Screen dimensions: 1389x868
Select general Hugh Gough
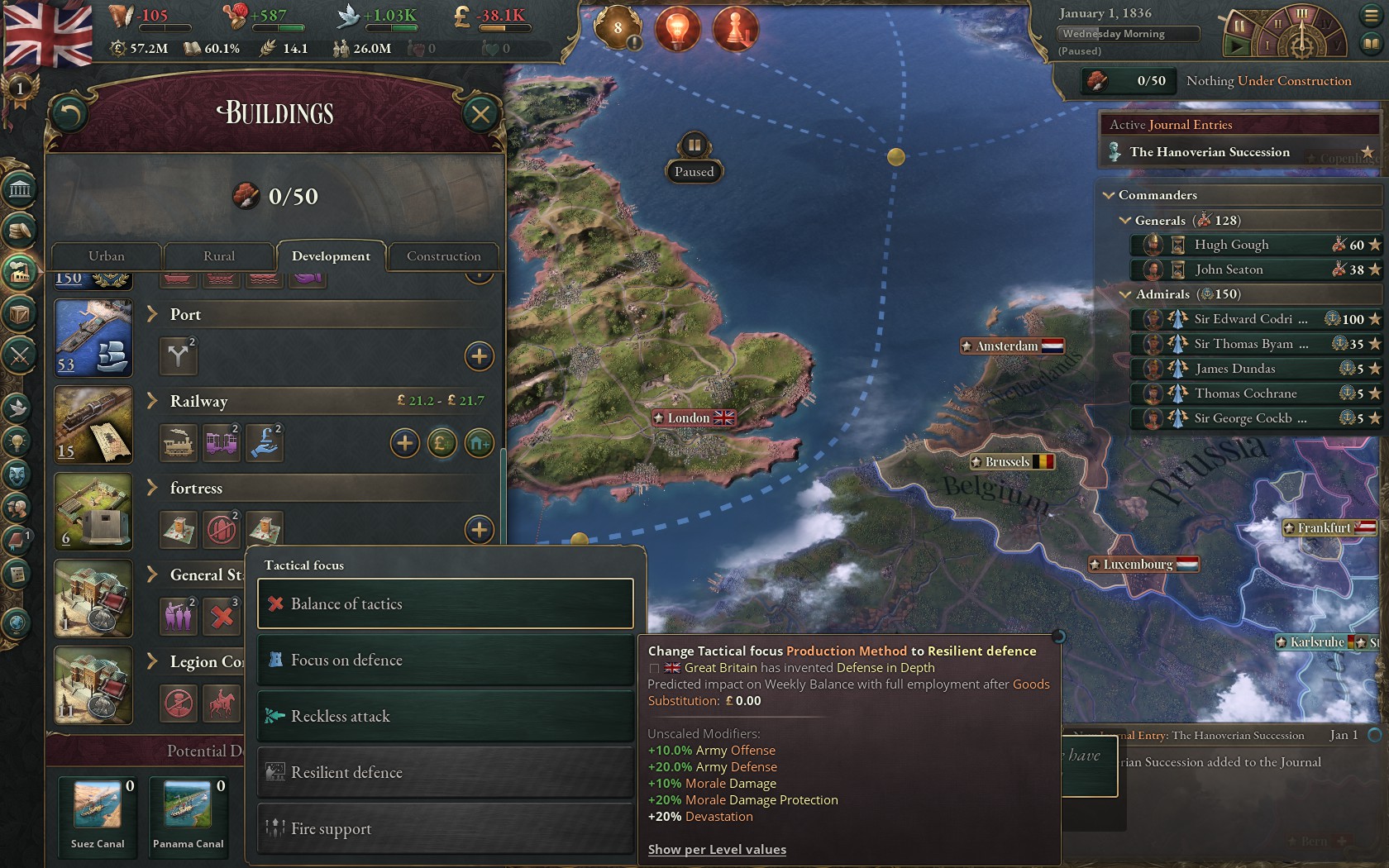click(x=1231, y=245)
